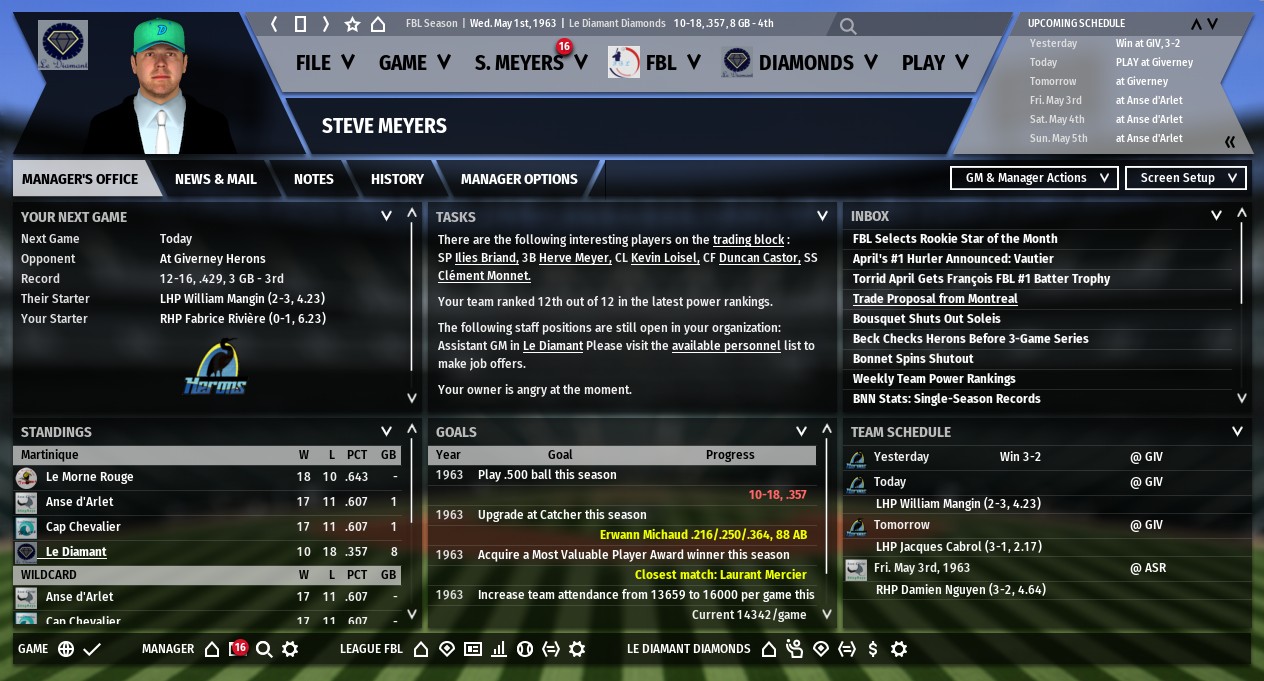Open the dollar sign finances icon
Screen dimensions: 1264x681
[x=873, y=649]
